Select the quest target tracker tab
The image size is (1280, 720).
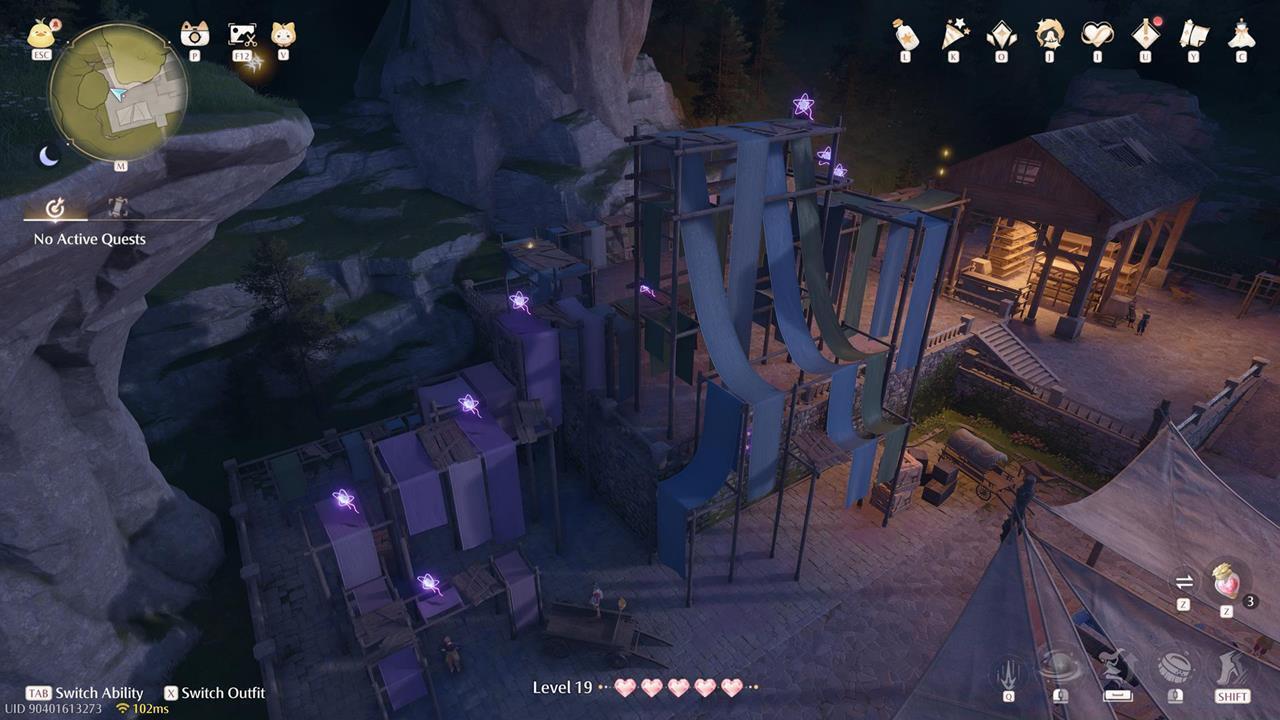[56, 208]
